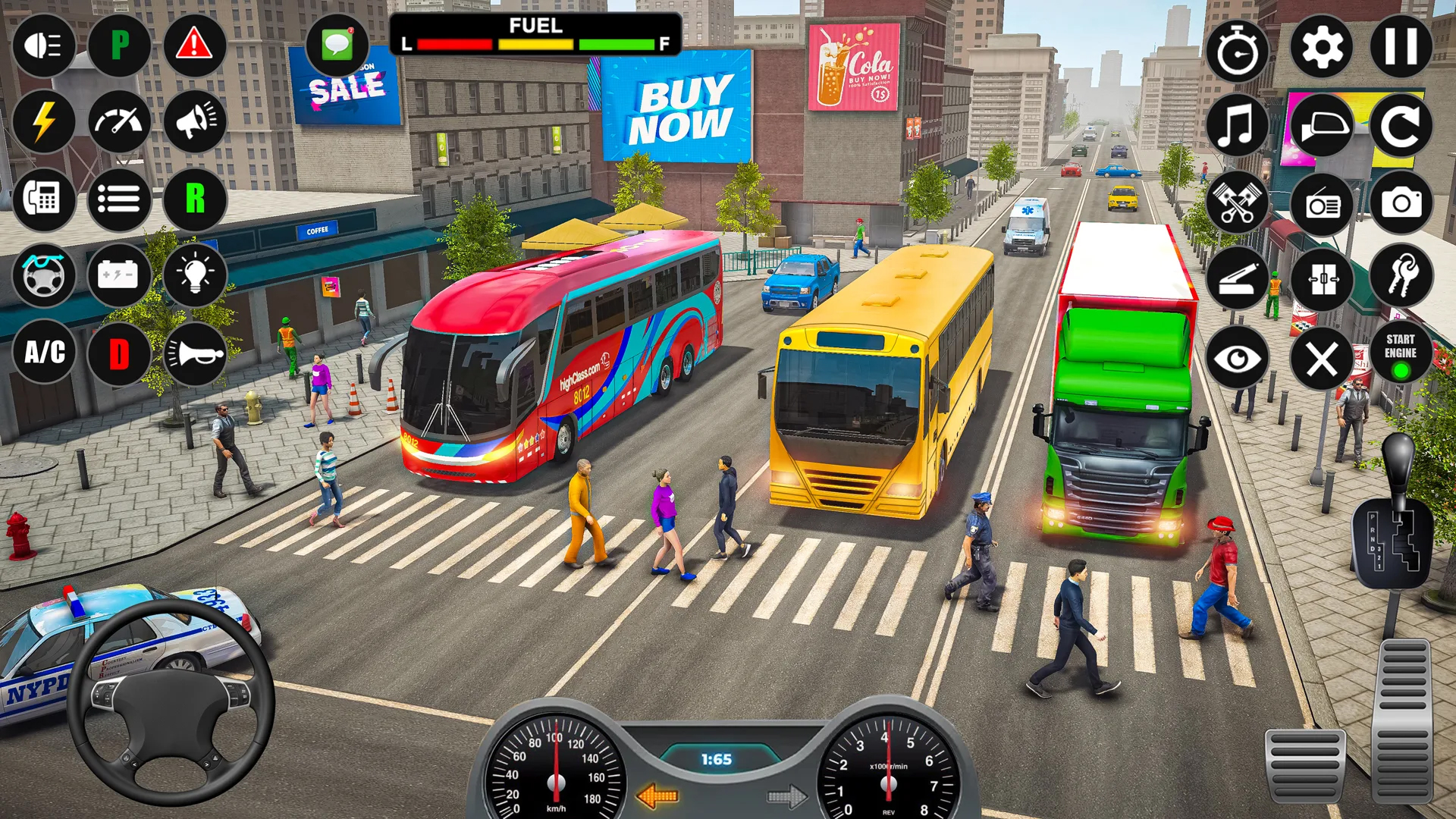
Task: Honk the bus horn
Action: [196, 353]
